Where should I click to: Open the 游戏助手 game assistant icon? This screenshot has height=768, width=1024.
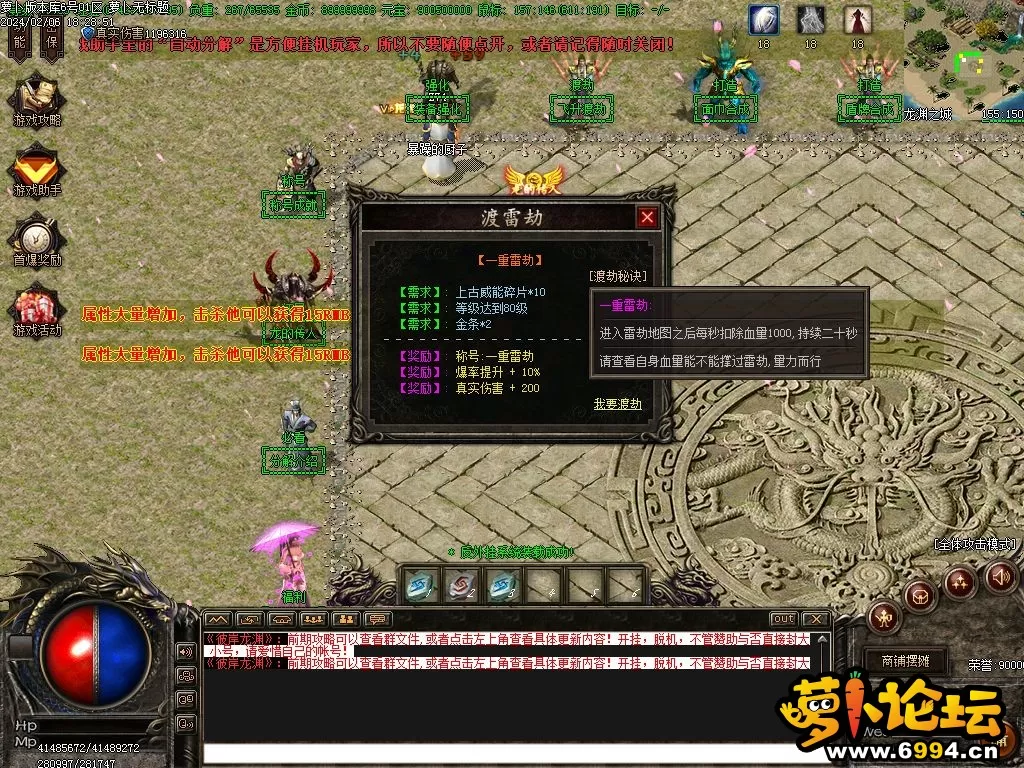(x=37, y=172)
